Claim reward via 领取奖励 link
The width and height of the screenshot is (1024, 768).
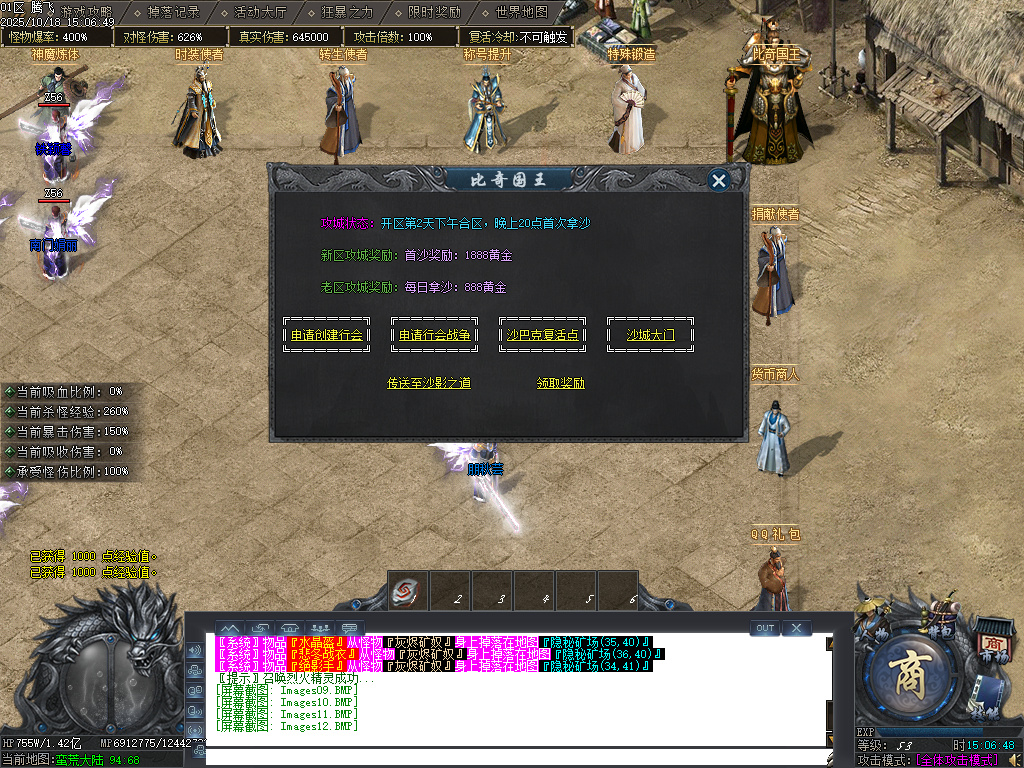560,383
